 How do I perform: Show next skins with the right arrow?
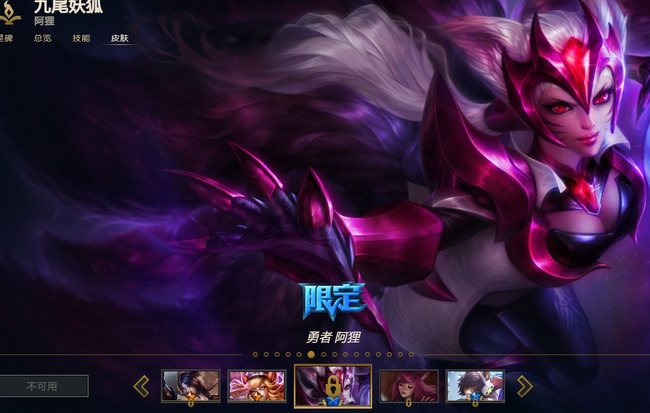(524, 386)
